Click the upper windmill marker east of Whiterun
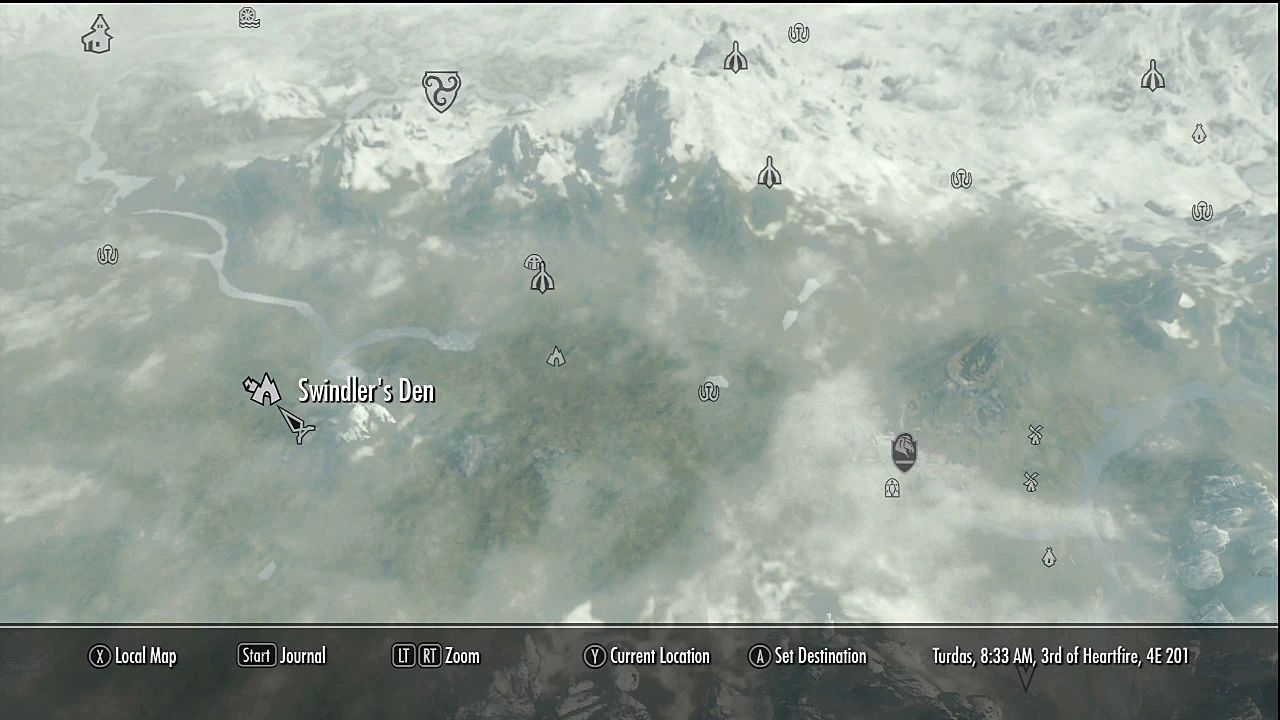The width and height of the screenshot is (1280, 720). (x=1035, y=435)
